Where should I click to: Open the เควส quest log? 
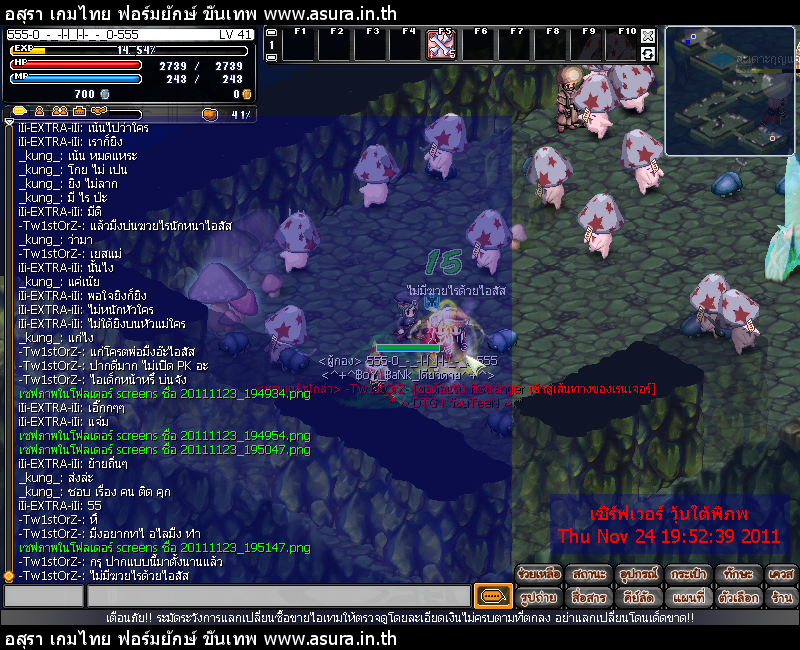pyautogui.click(x=781, y=574)
